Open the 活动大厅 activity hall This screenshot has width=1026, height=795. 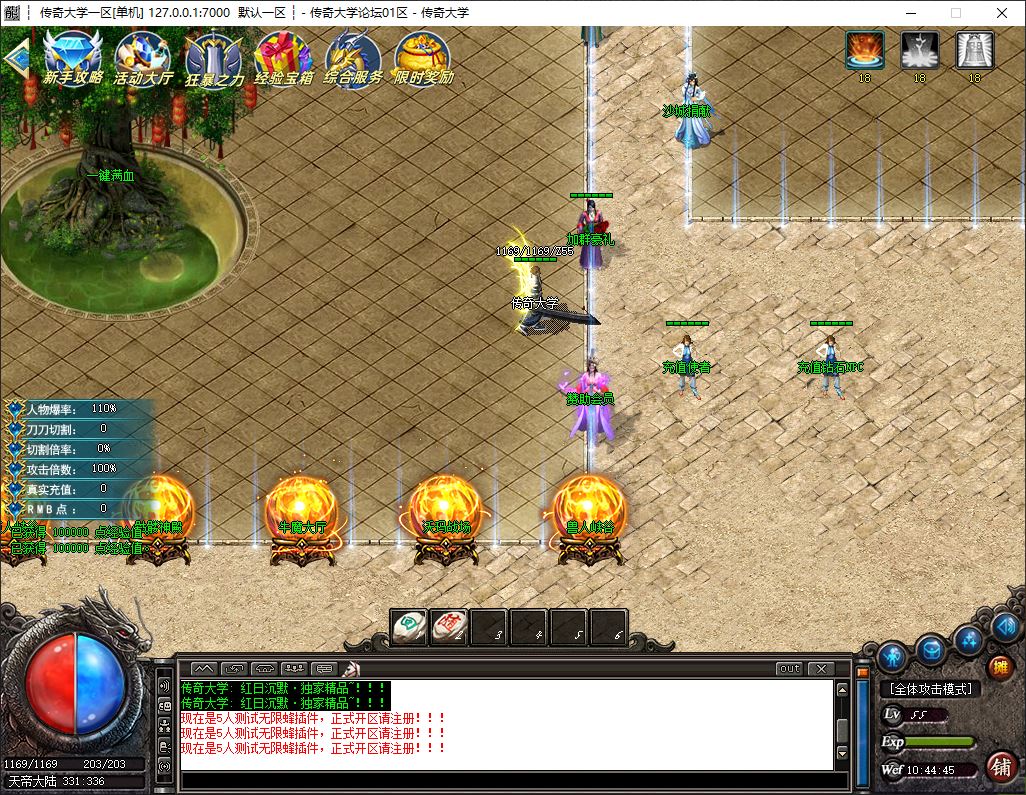[x=143, y=56]
